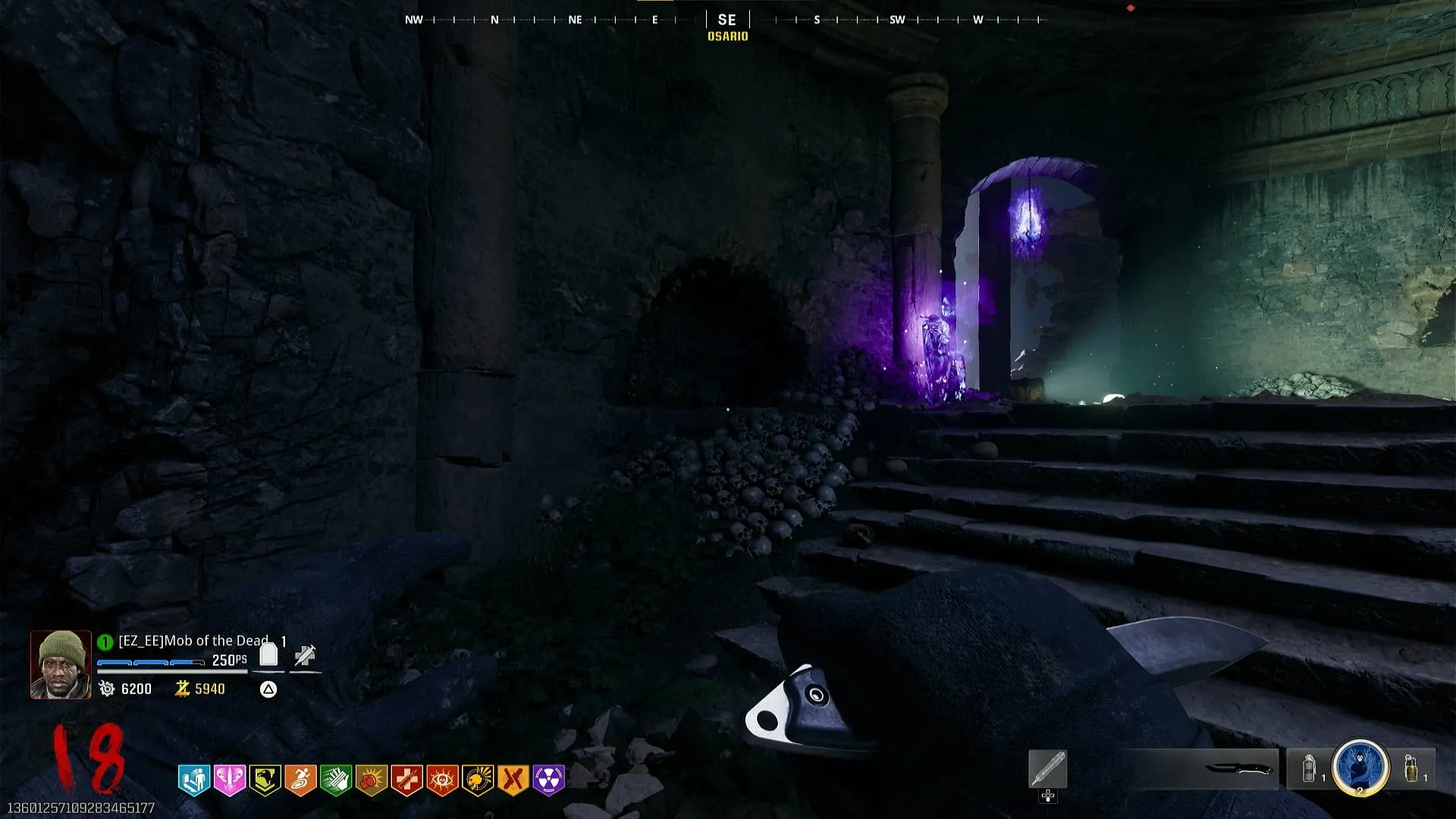The width and height of the screenshot is (1456, 819).
Task: Click the yellow skull burst perk icon
Action: click(x=478, y=780)
